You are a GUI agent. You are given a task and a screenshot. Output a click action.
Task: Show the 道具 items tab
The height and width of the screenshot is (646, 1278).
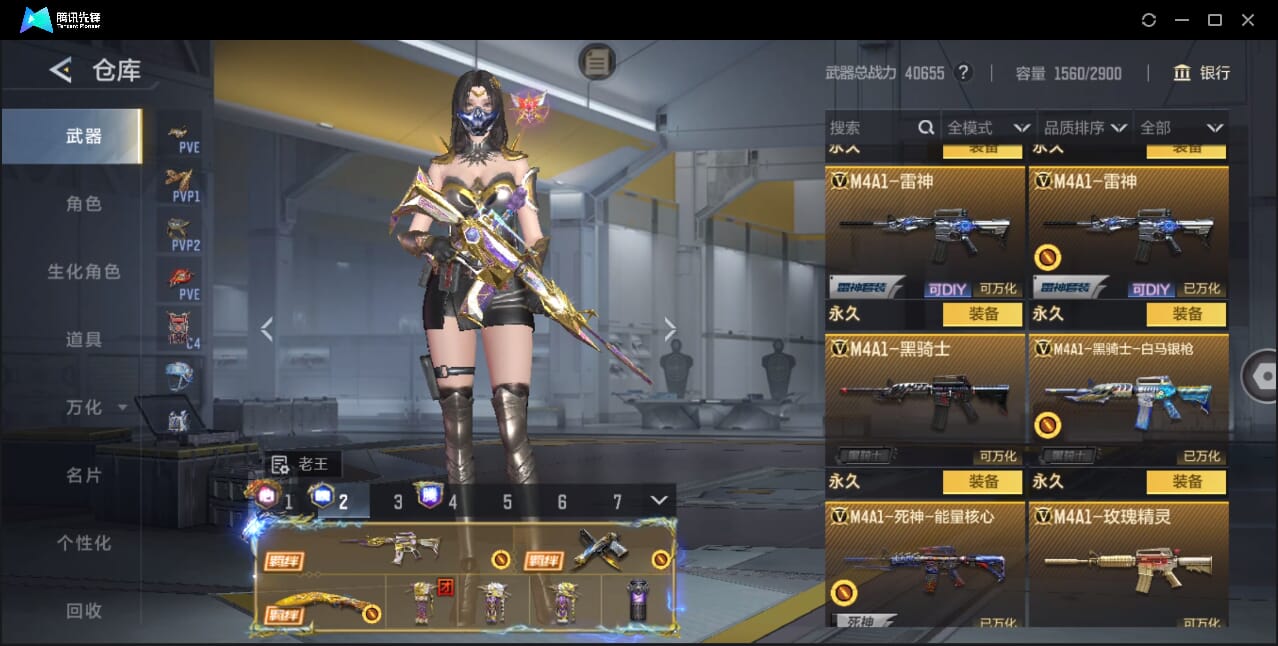pos(83,340)
